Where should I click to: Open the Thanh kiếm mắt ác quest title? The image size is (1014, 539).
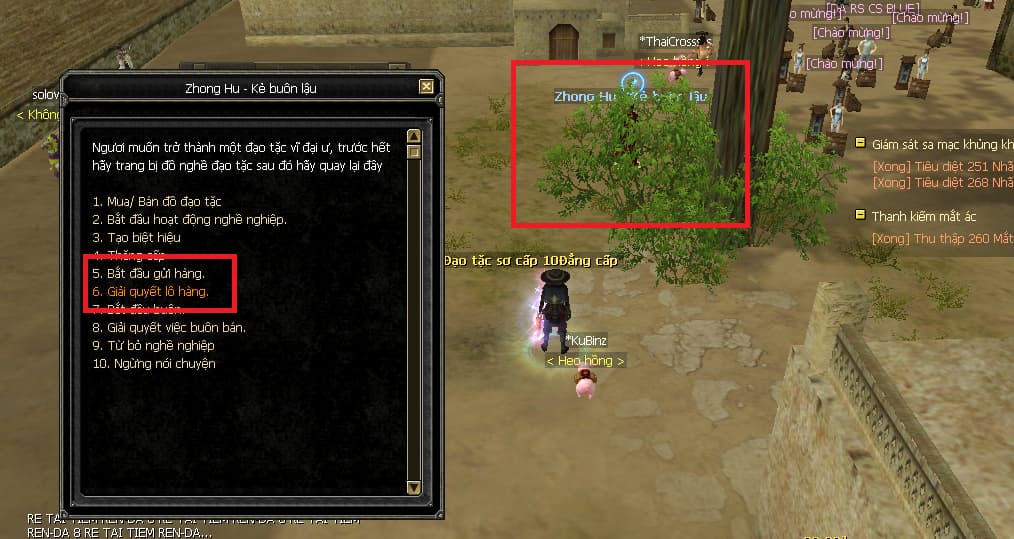click(923, 216)
